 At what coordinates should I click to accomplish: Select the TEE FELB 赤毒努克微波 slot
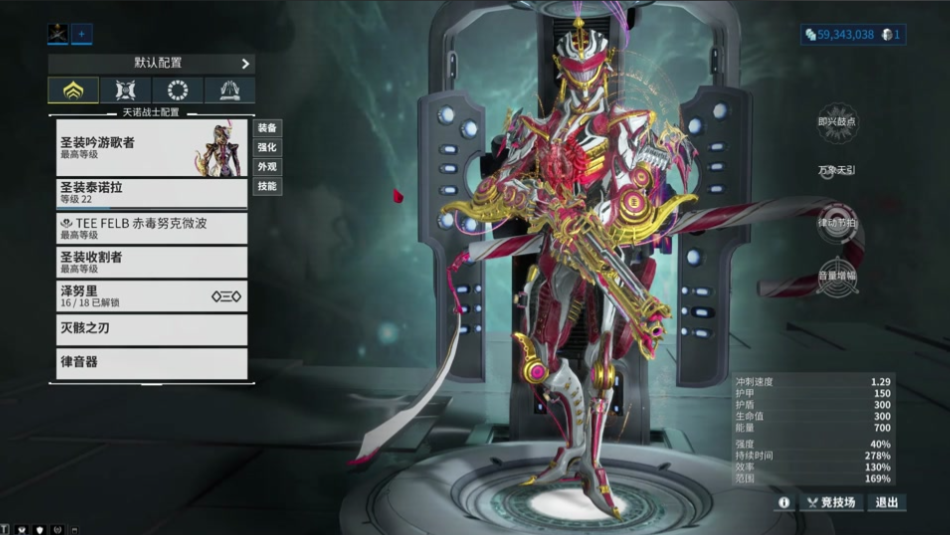click(151, 228)
